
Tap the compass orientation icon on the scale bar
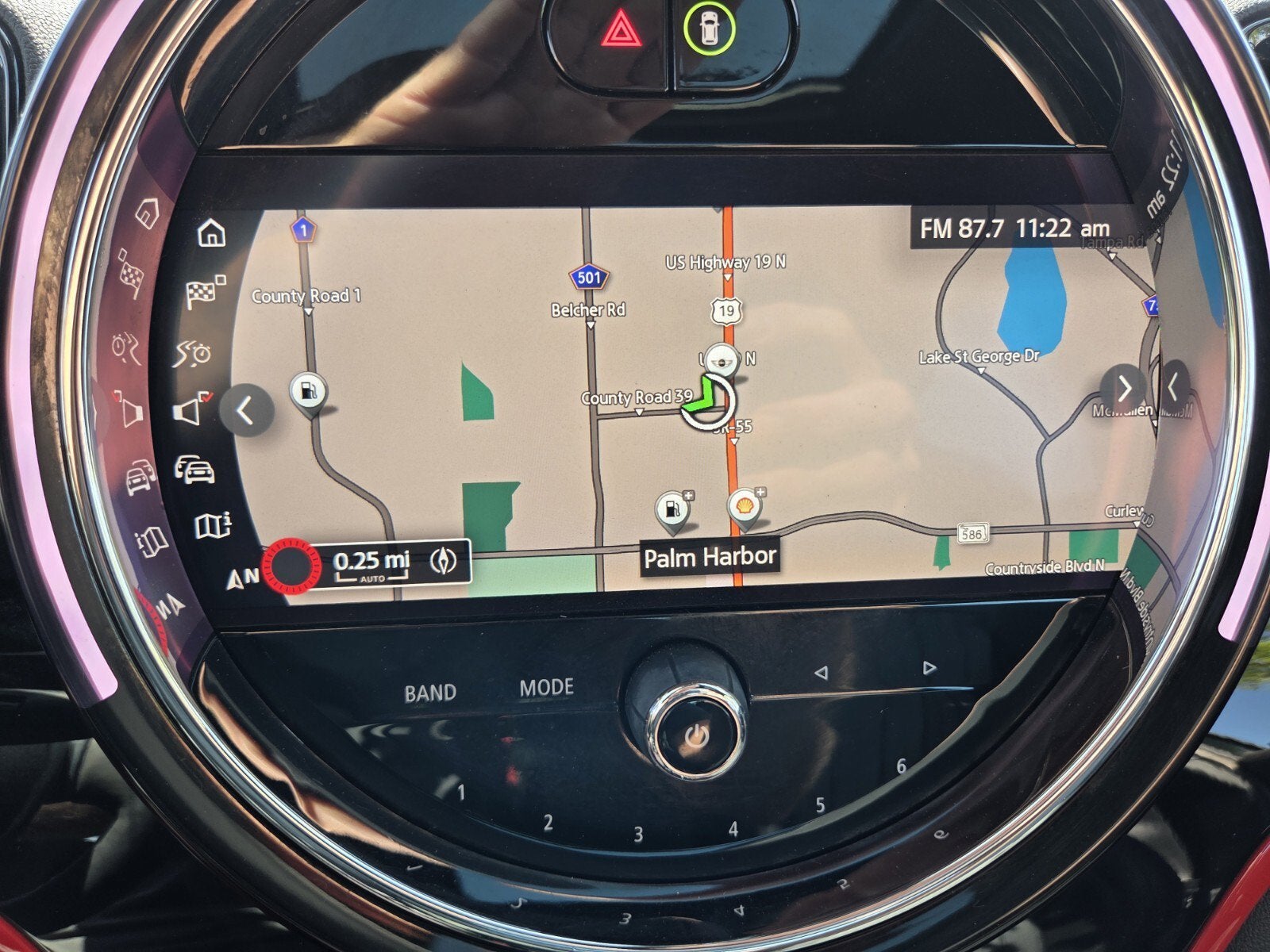click(444, 562)
